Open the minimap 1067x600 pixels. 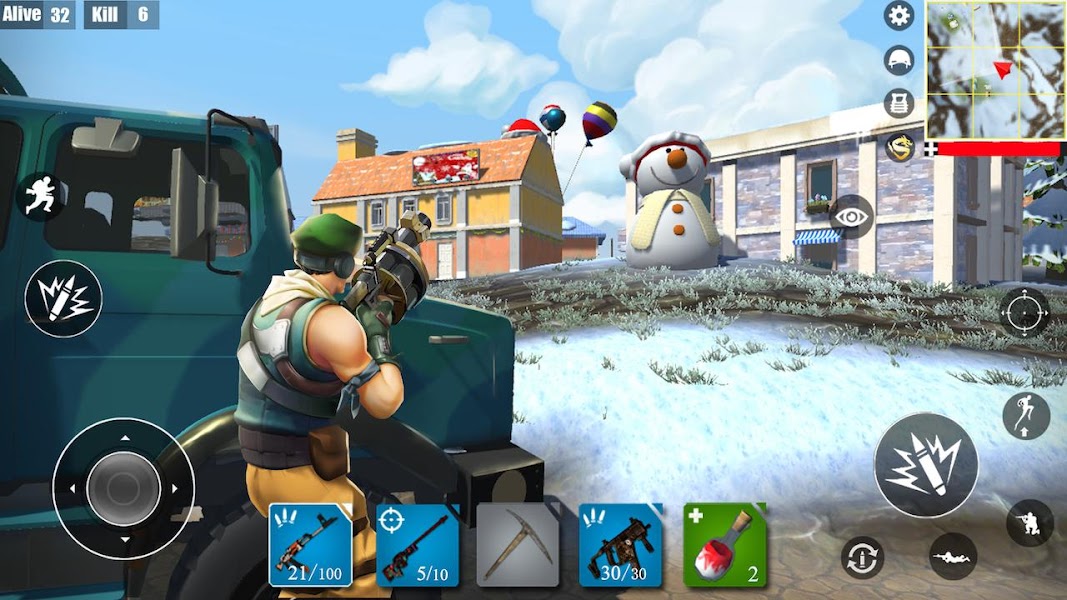[996, 70]
